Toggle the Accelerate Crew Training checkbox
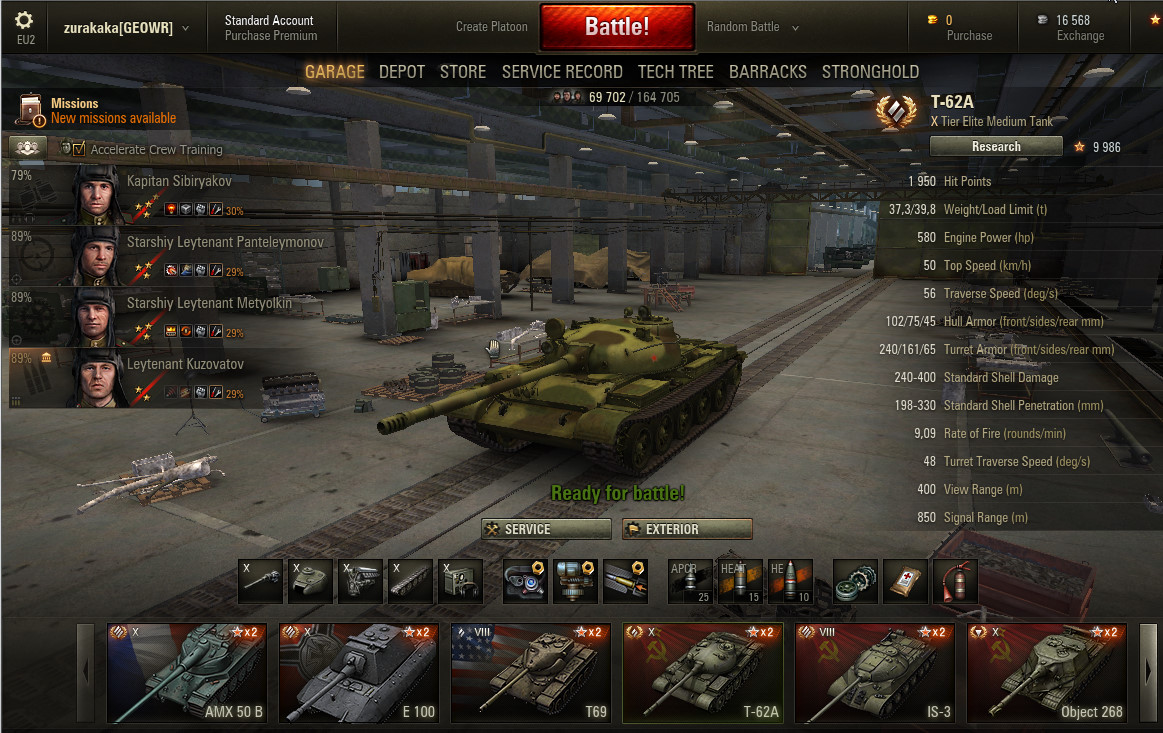This screenshot has width=1163, height=733. coord(79,149)
